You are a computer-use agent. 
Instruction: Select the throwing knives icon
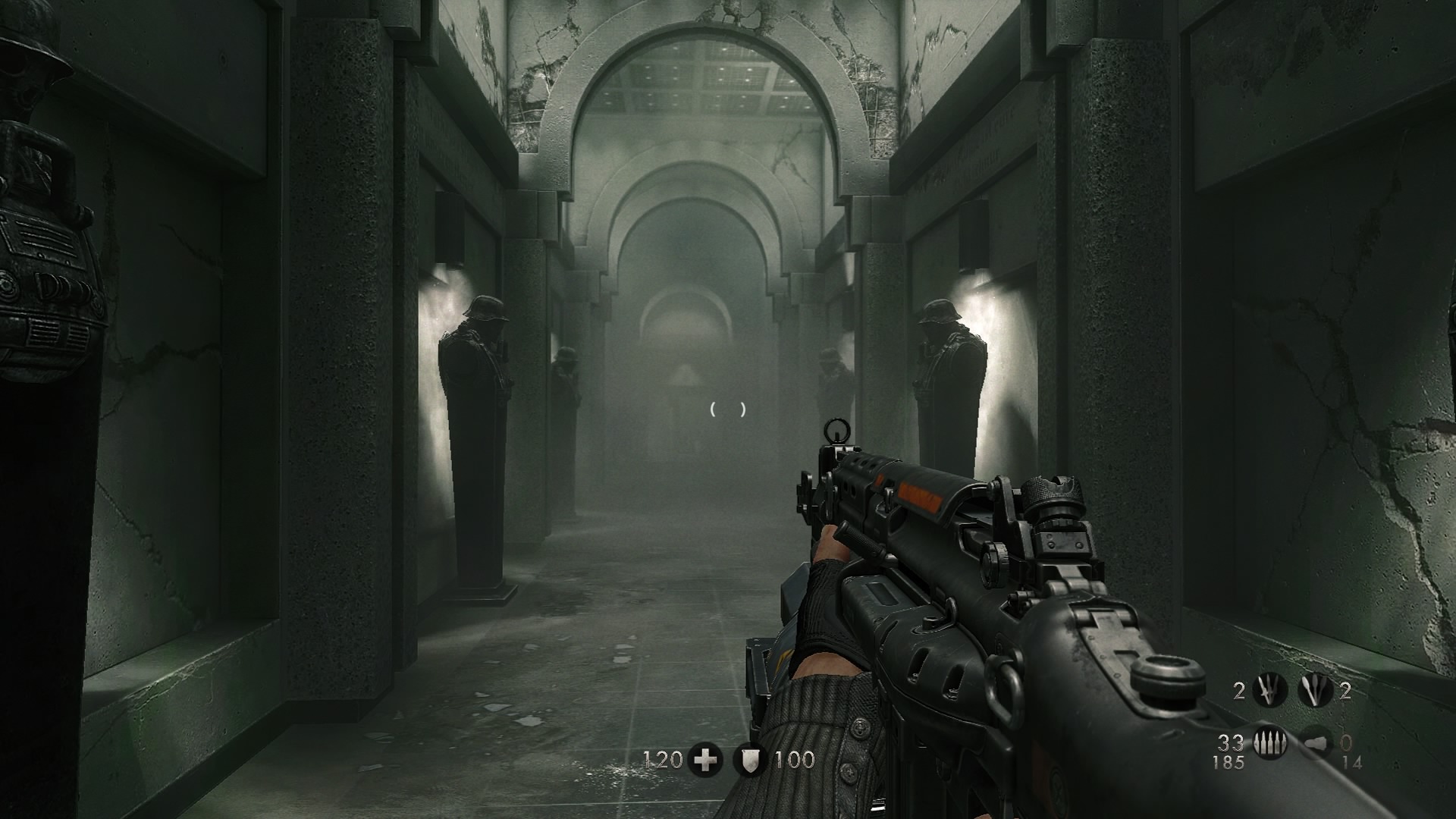point(1269,691)
